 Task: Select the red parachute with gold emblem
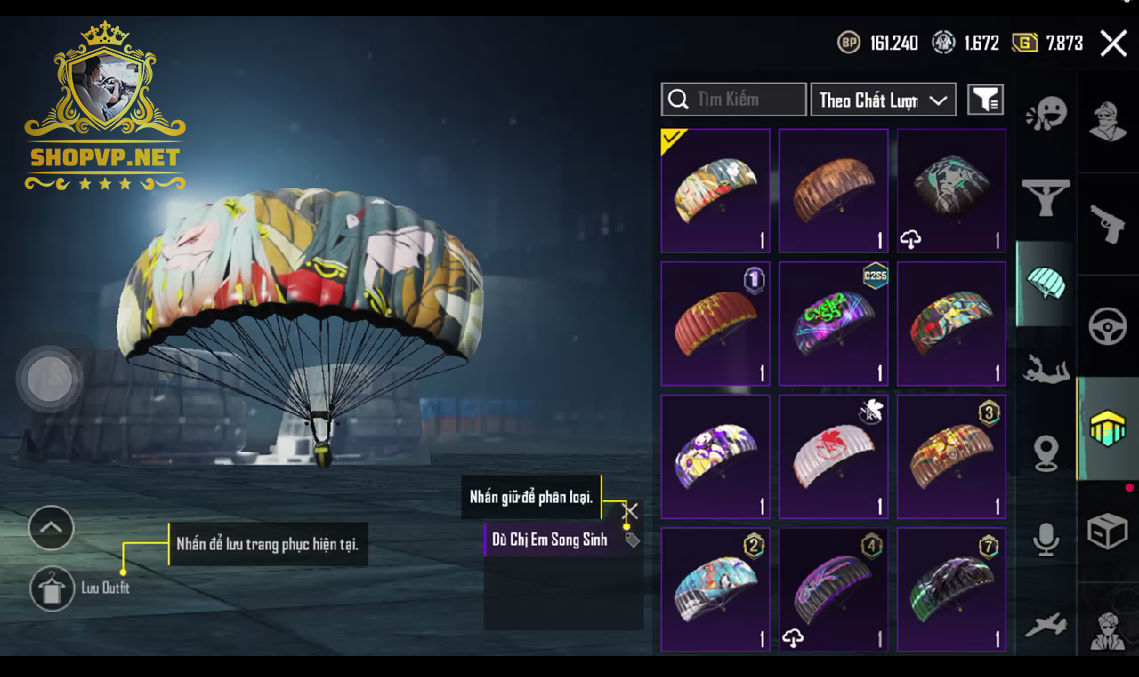(x=715, y=323)
